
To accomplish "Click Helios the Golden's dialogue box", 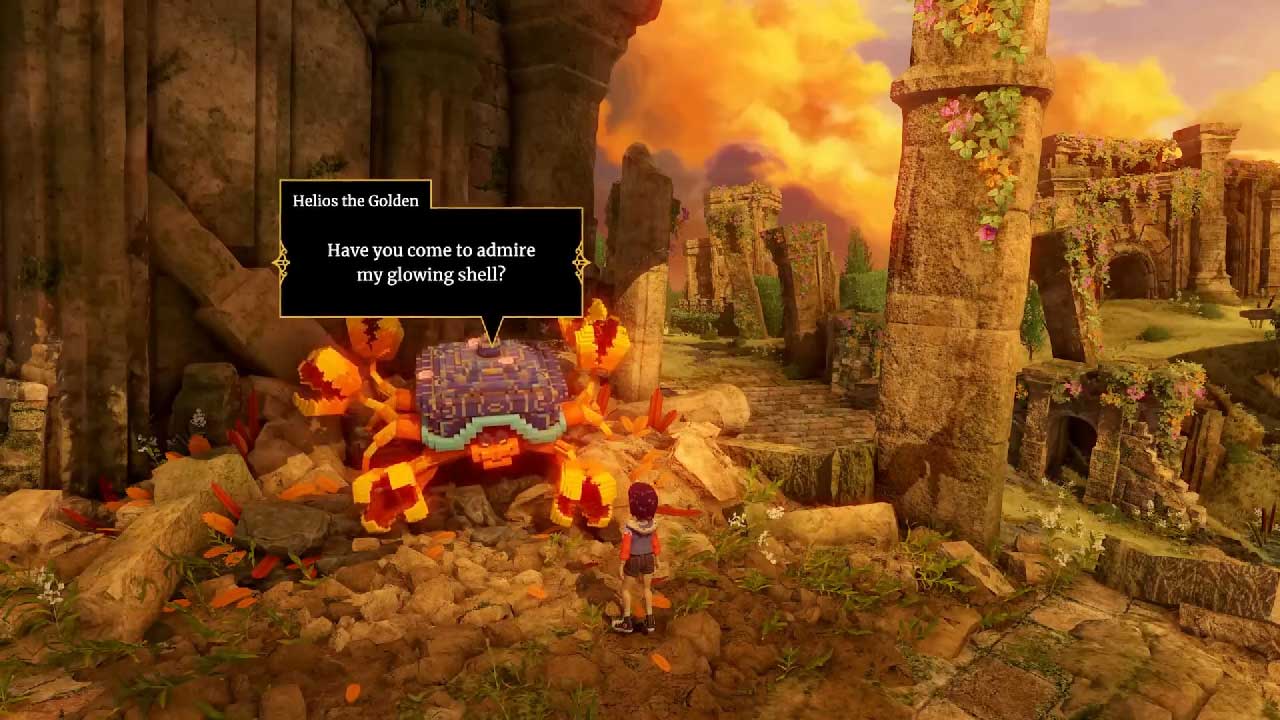I will coord(431,262).
